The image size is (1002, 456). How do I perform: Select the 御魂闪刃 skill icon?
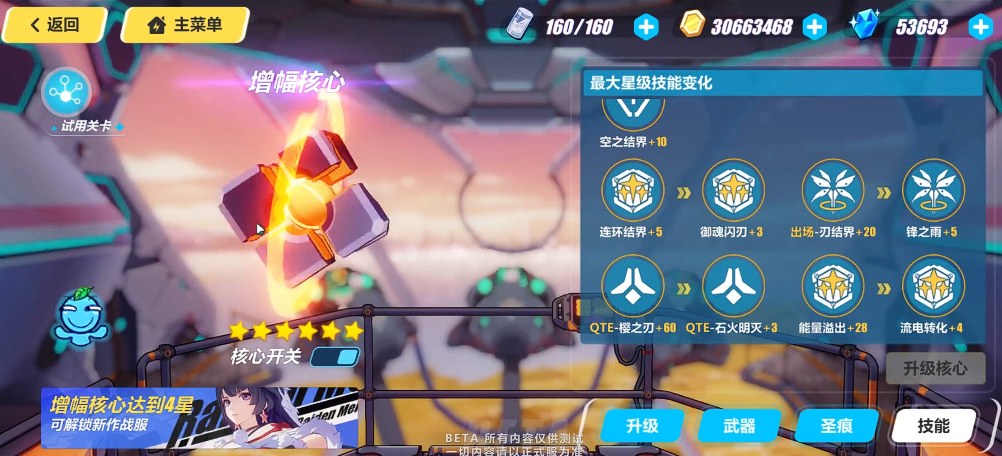point(733,190)
